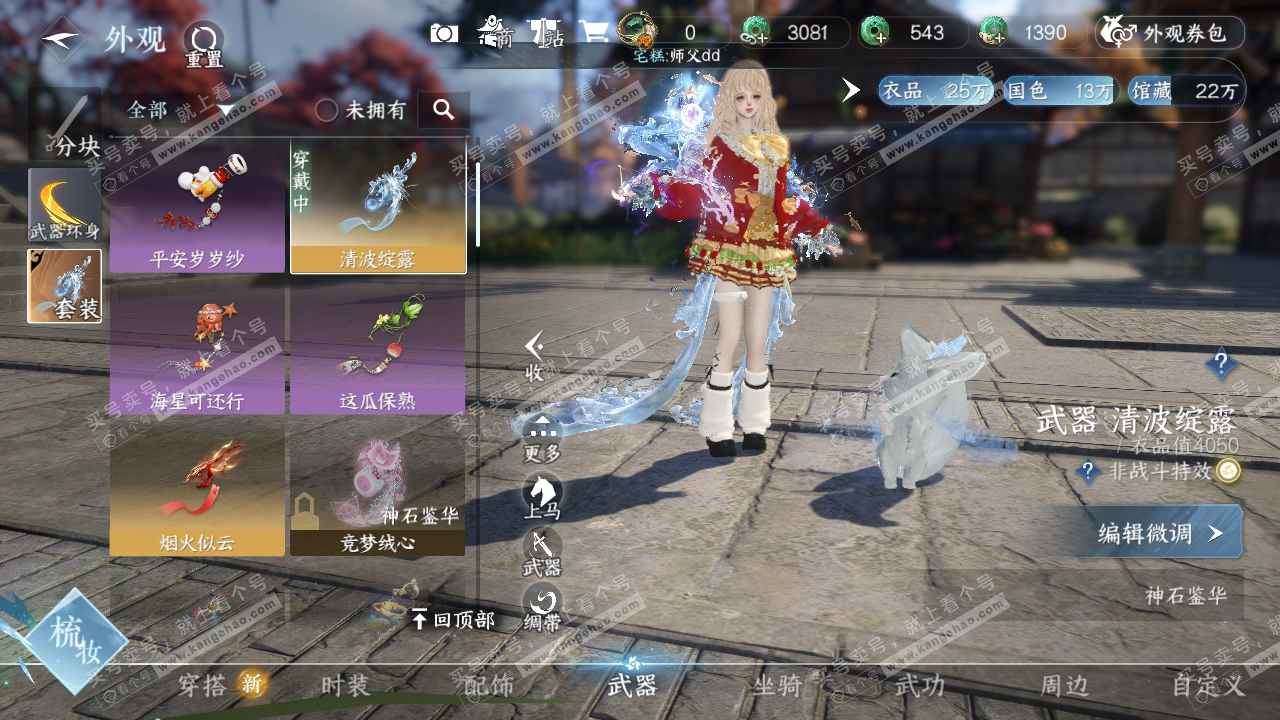The height and width of the screenshot is (720, 1280).
Task: Pick the 这瓜保熟 weapon skin
Action: [378, 352]
